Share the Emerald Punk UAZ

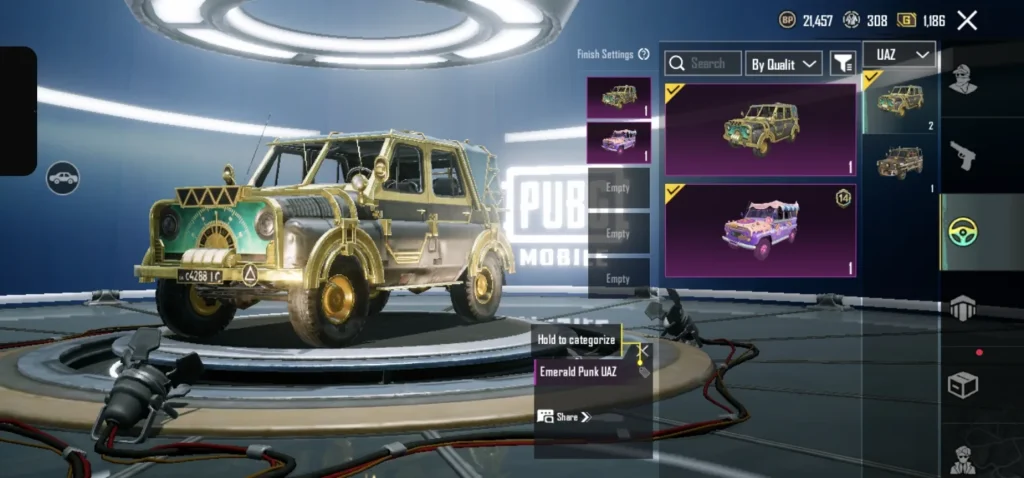564,416
